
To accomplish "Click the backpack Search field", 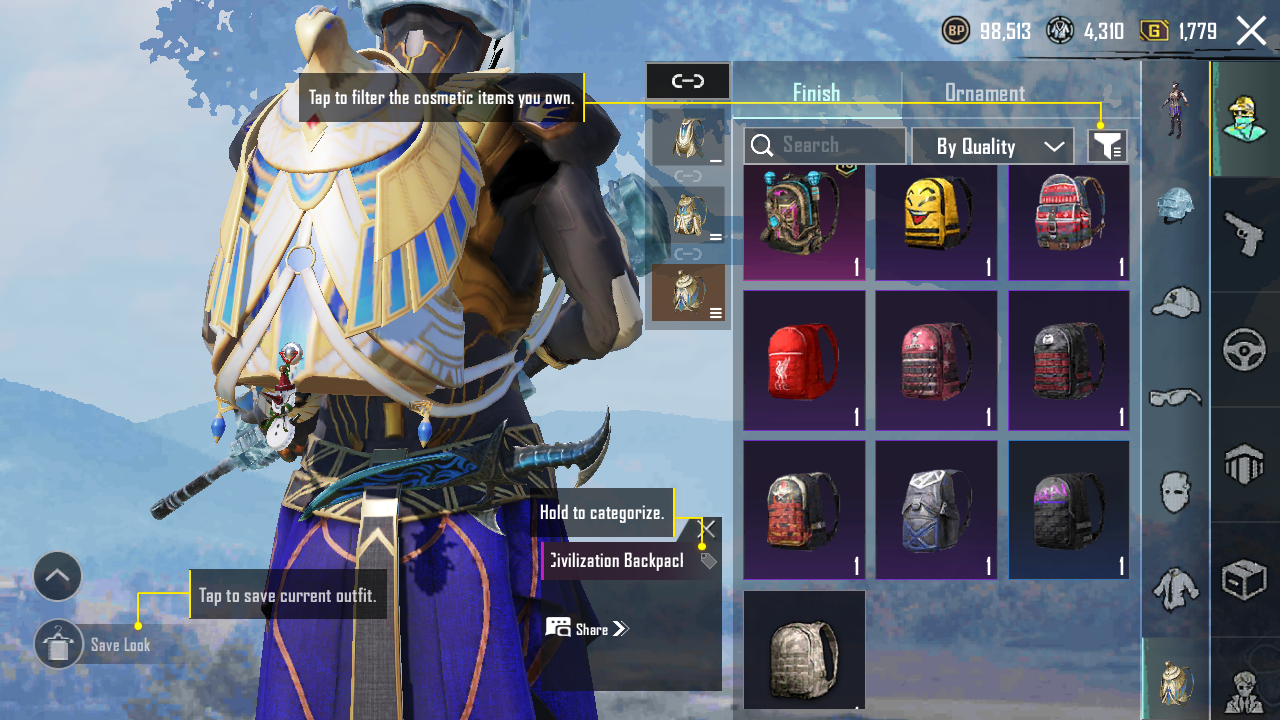I will pos(825,146).
